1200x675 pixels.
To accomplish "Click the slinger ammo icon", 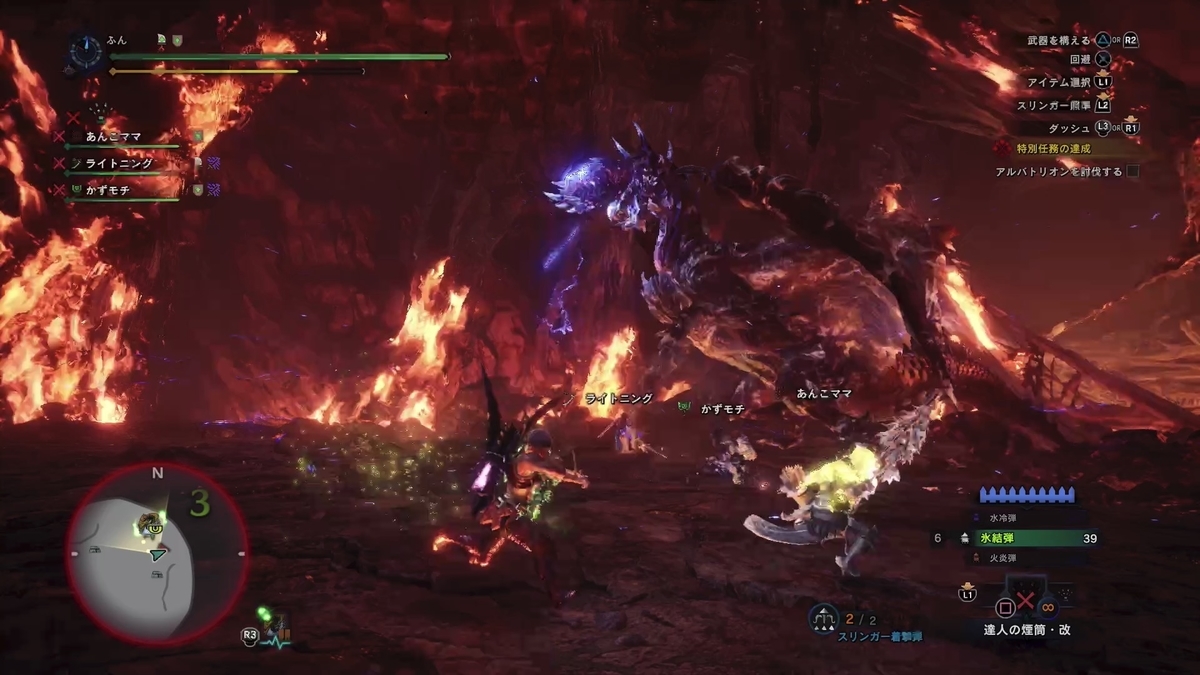I will [x=823, y=619].
